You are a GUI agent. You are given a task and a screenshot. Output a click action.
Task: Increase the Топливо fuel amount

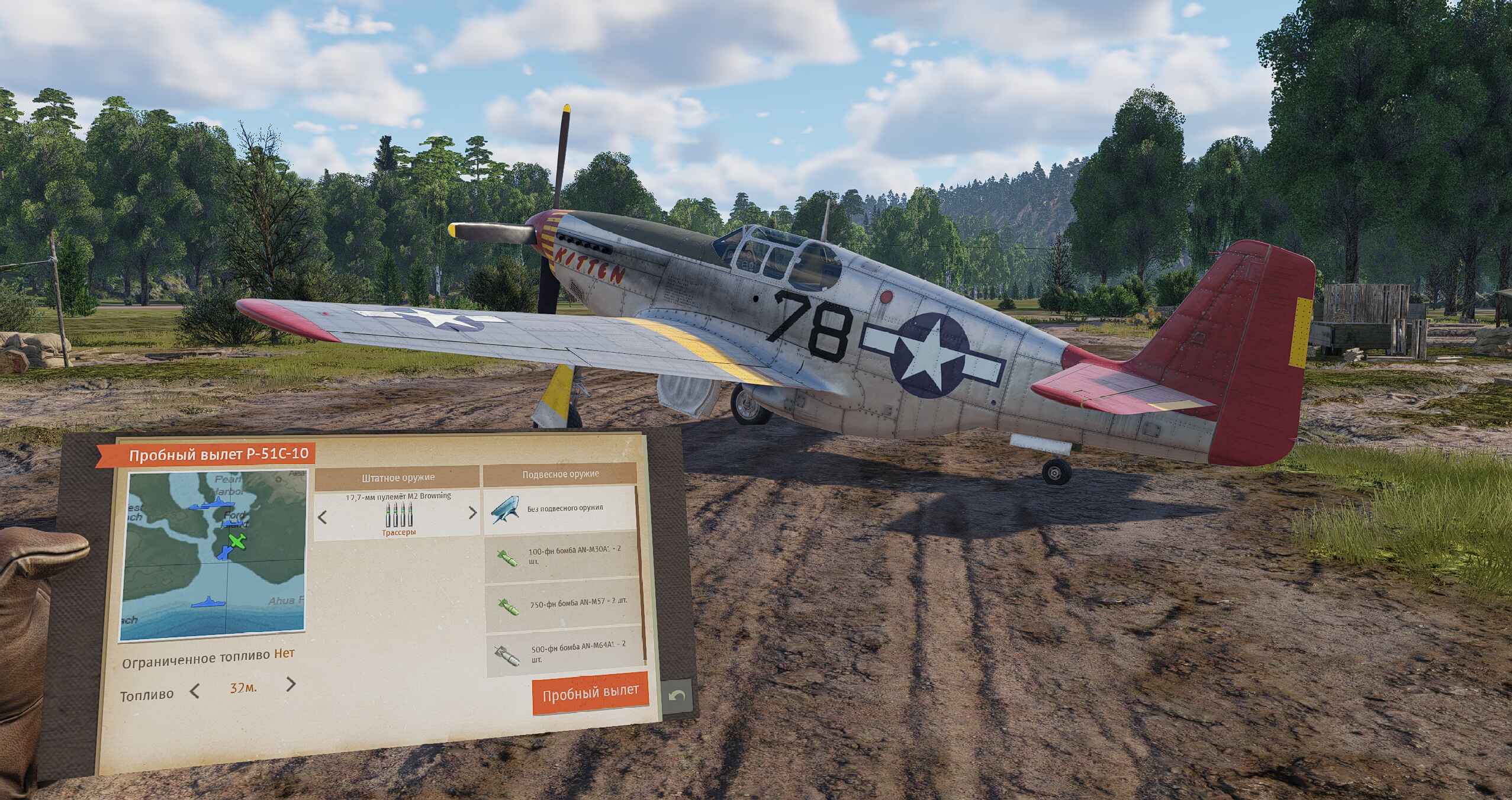click(291, 685)
